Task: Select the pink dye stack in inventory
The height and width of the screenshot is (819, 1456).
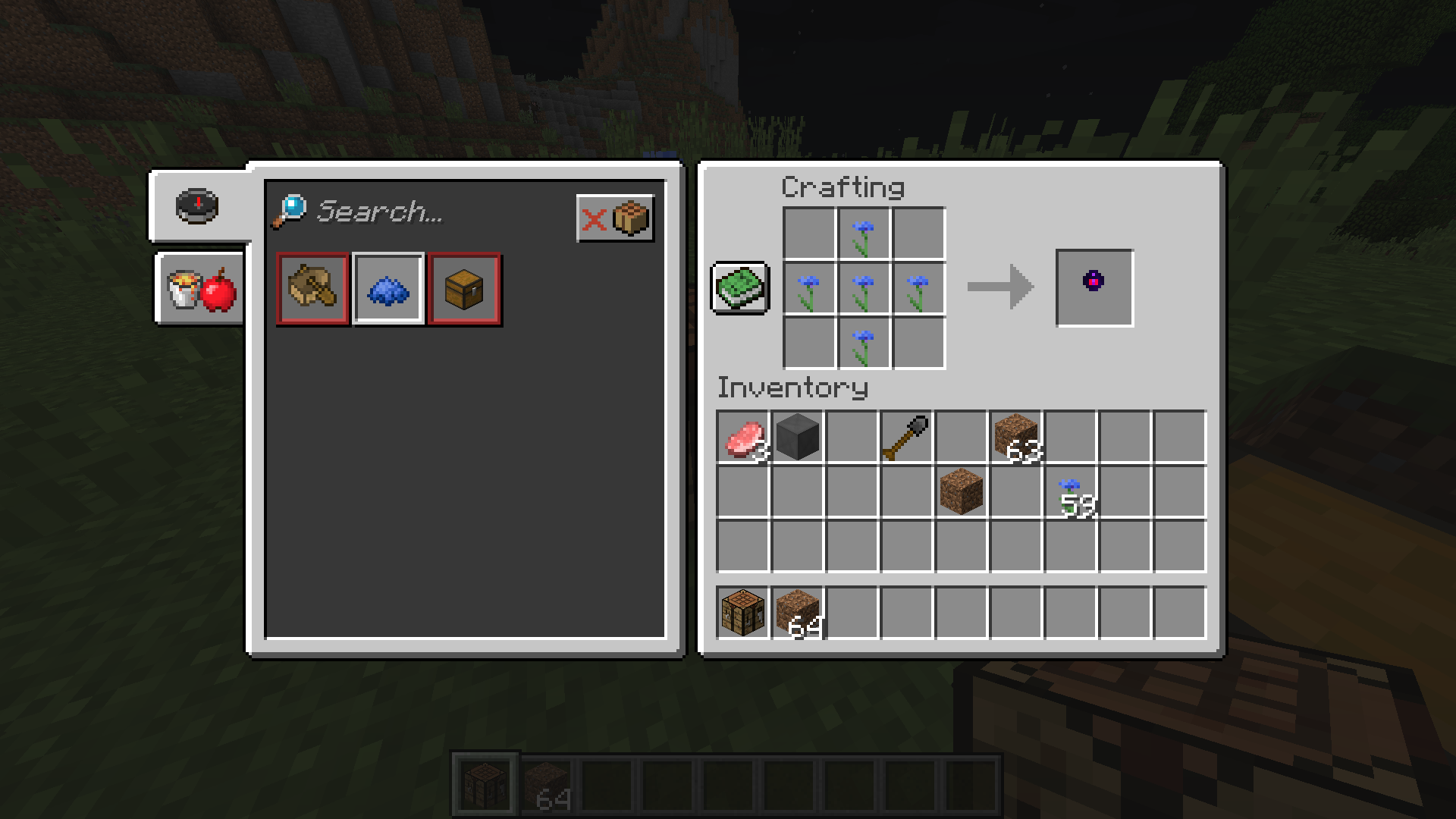Action: [742, 438]
